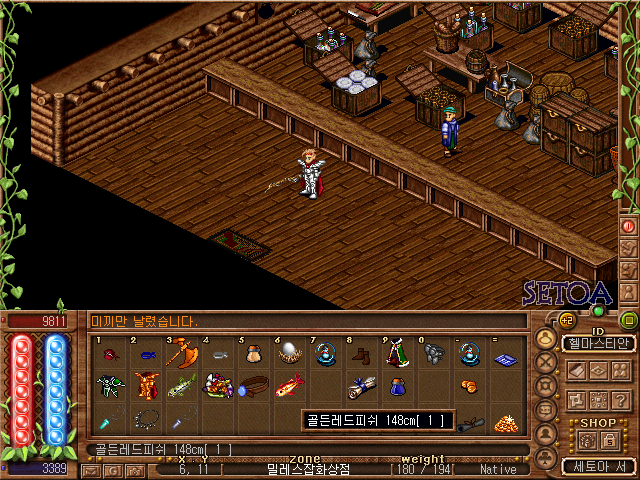Click the red power button

coord(629,226)
